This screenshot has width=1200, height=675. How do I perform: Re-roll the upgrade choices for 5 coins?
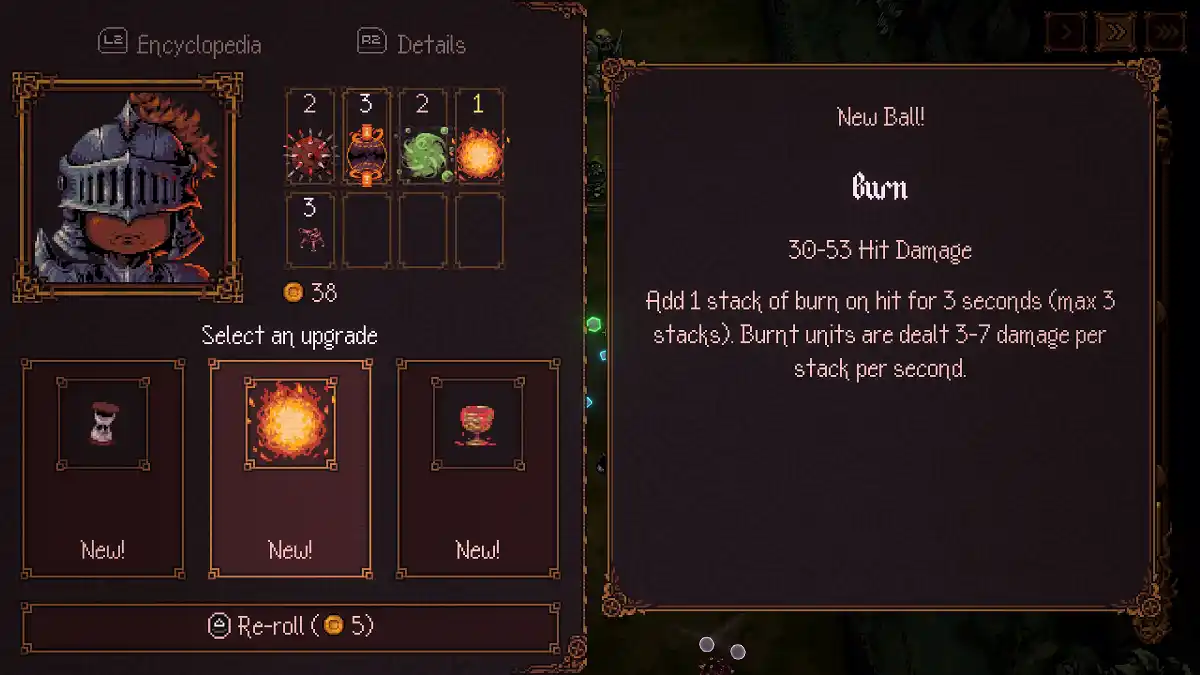point(290,627)
